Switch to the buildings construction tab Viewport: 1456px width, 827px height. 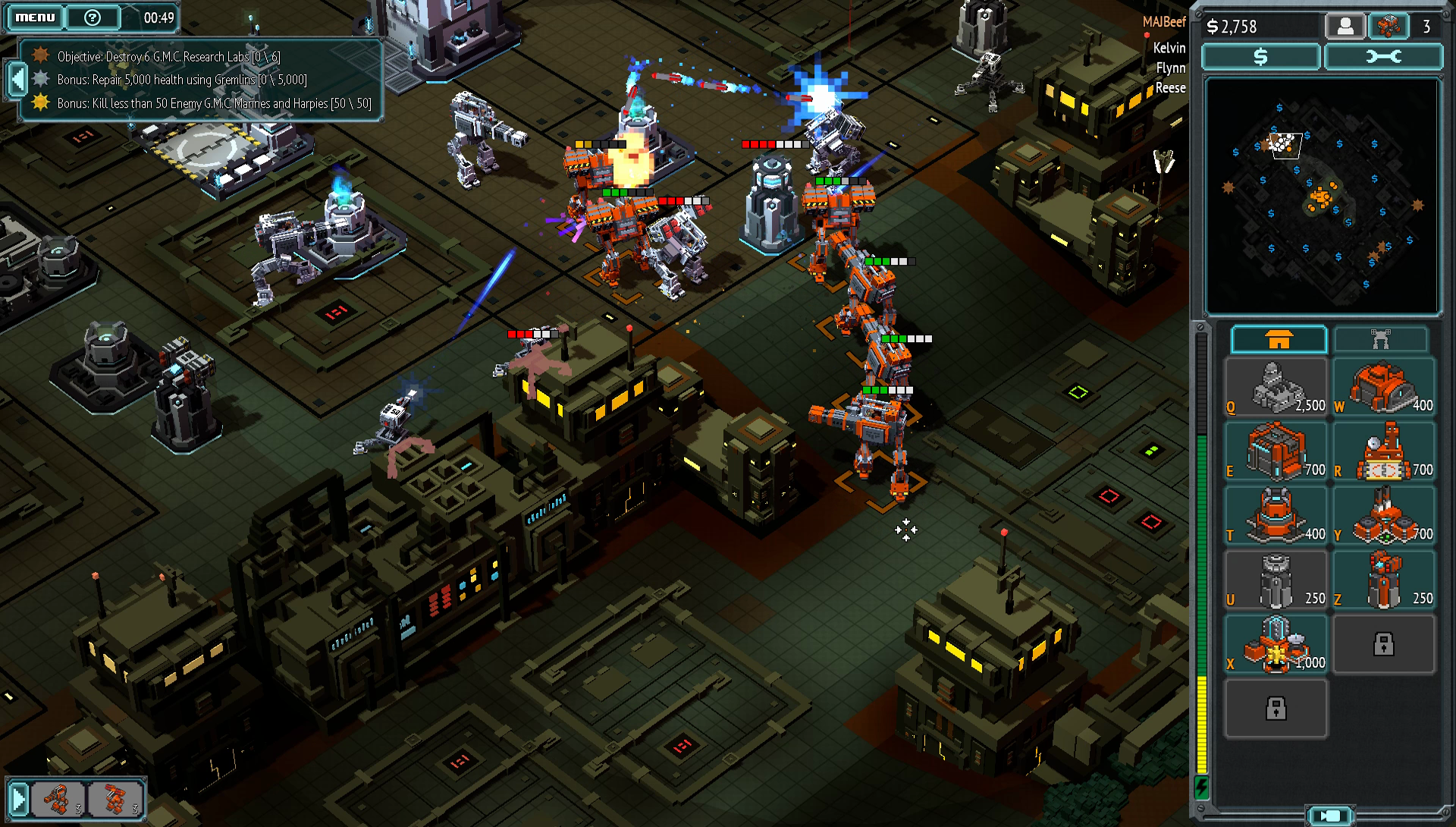click(x=1279, y=340)
